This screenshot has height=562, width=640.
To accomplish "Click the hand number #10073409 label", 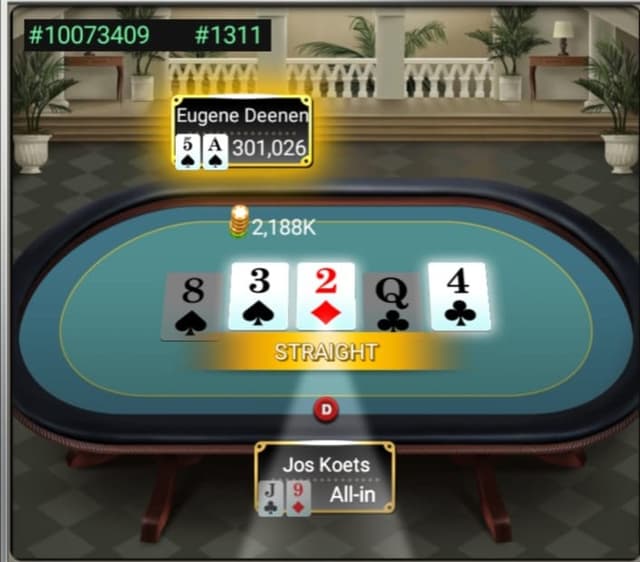I will pyautogui.click(x=89, y=36).
